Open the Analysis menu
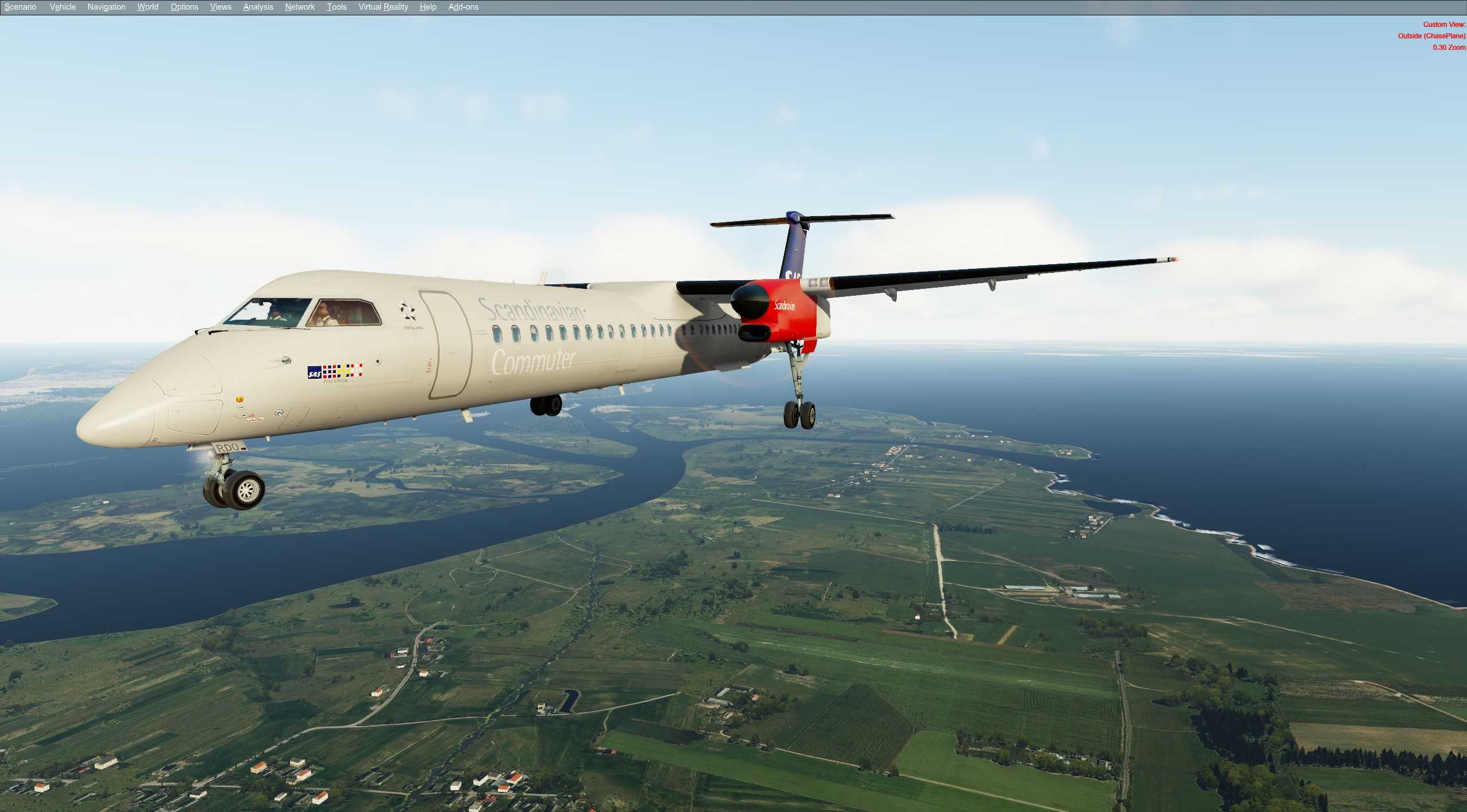The width and height of the screenshot is (1467, 812). (x=257, y=6)
